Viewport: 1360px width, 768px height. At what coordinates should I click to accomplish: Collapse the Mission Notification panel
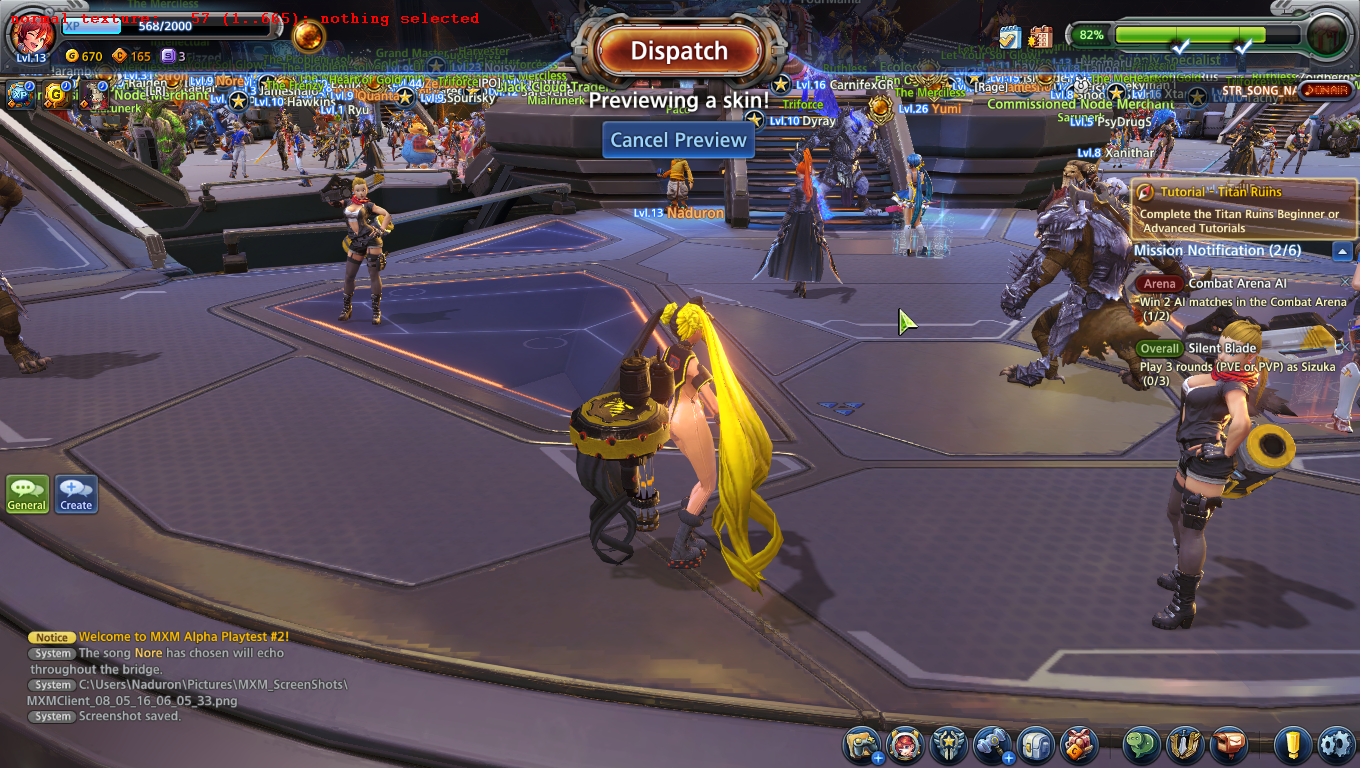(1342, 251)
